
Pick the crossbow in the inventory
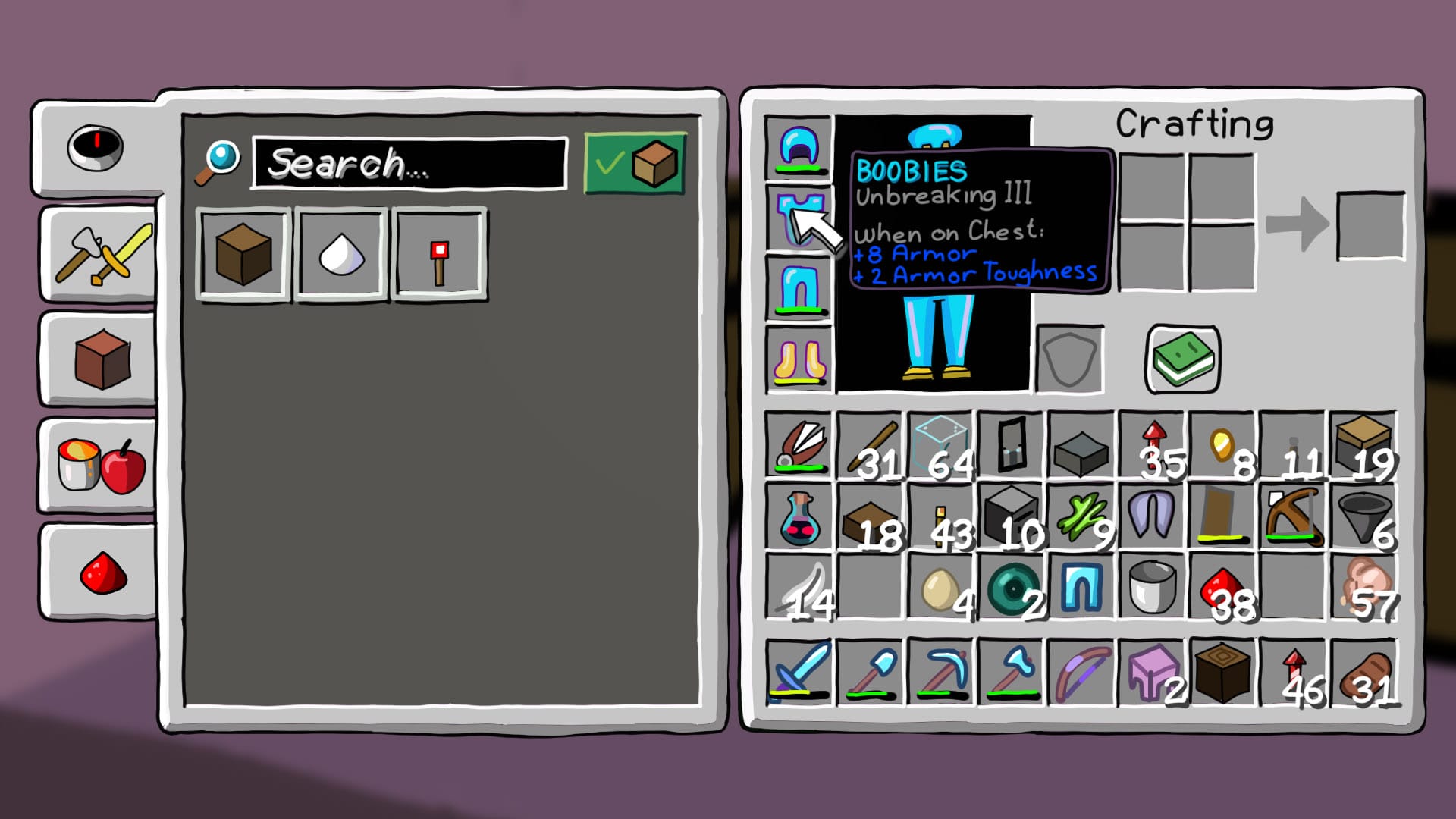point(1292,517)
